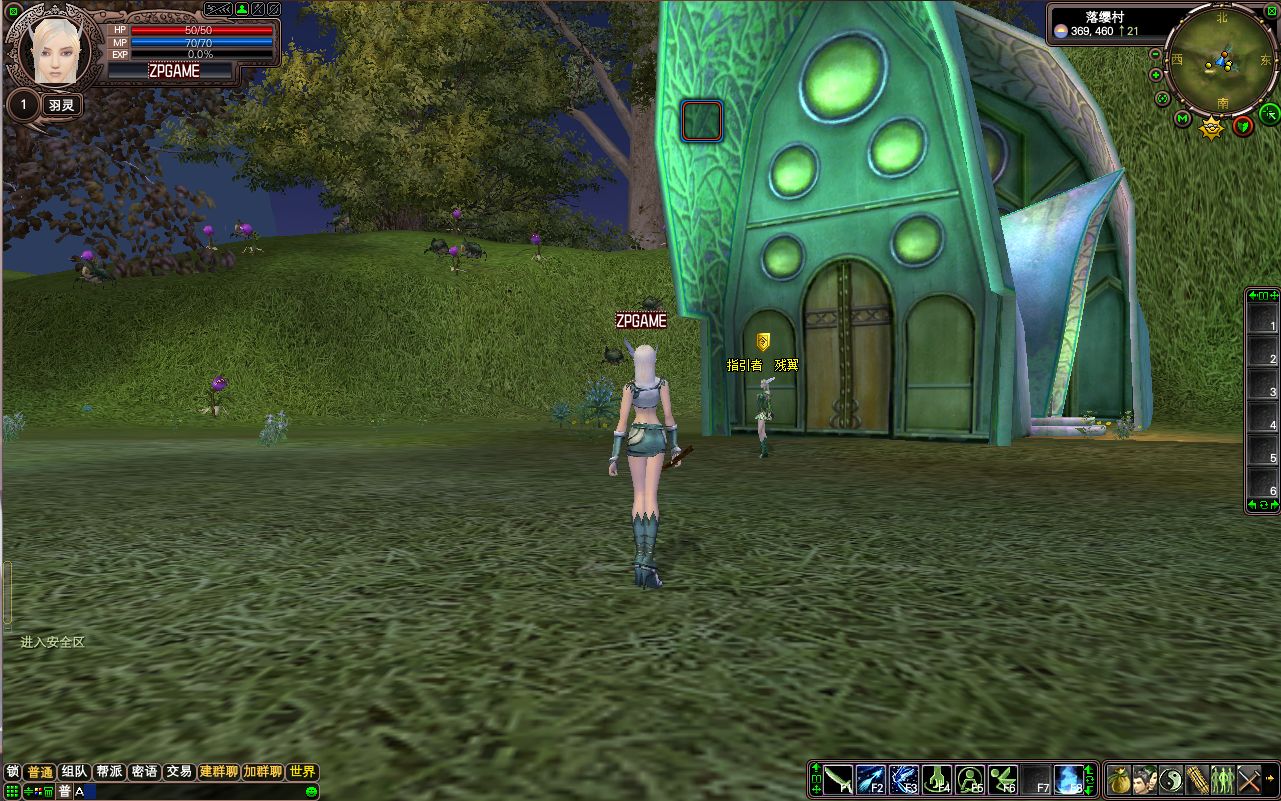Trigger the F5 seated meditation action
This screenshot has width=1281, height=801.
(x=969, y=779)
